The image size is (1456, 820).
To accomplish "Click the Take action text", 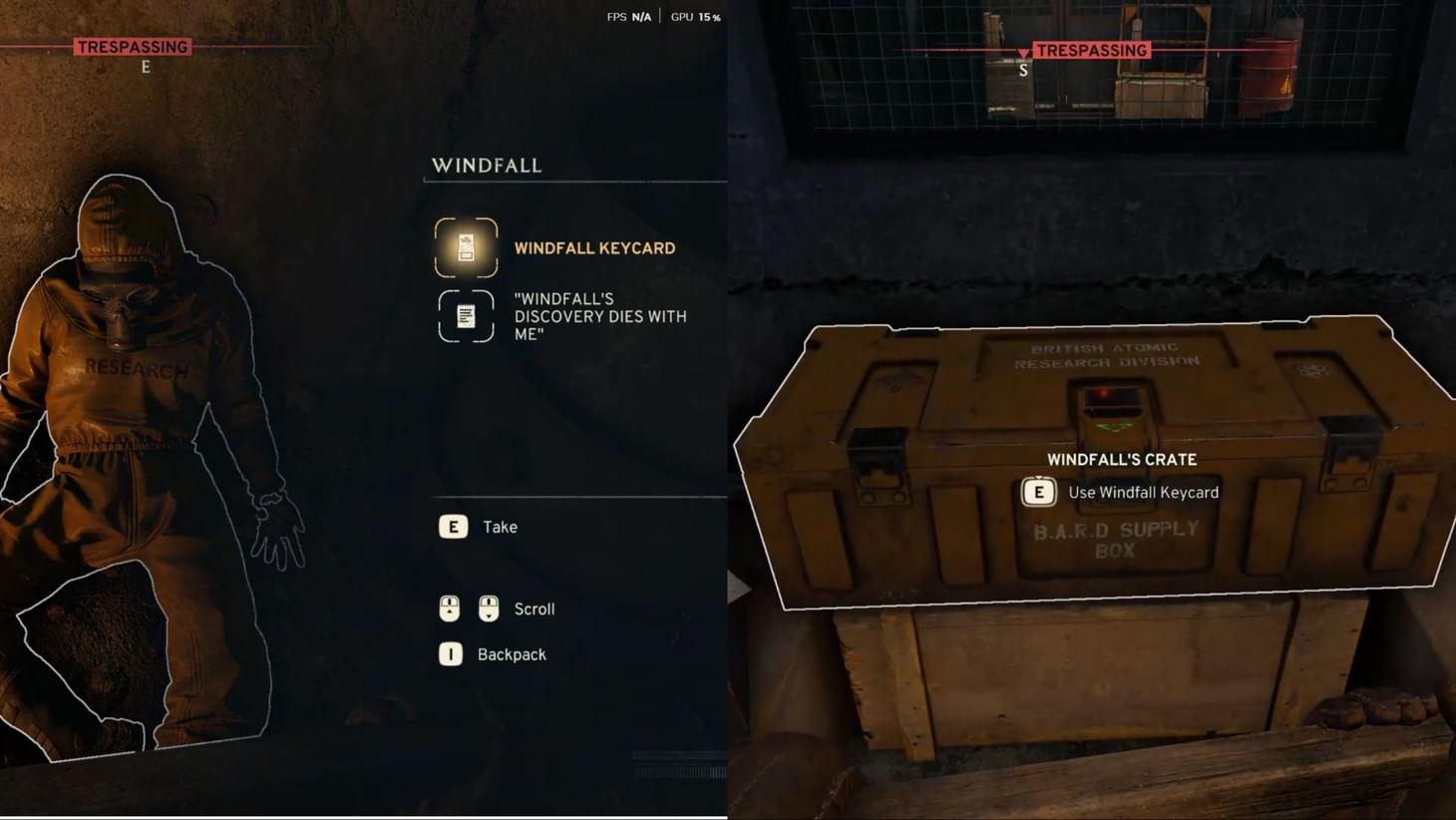I will tap(500, 527).
